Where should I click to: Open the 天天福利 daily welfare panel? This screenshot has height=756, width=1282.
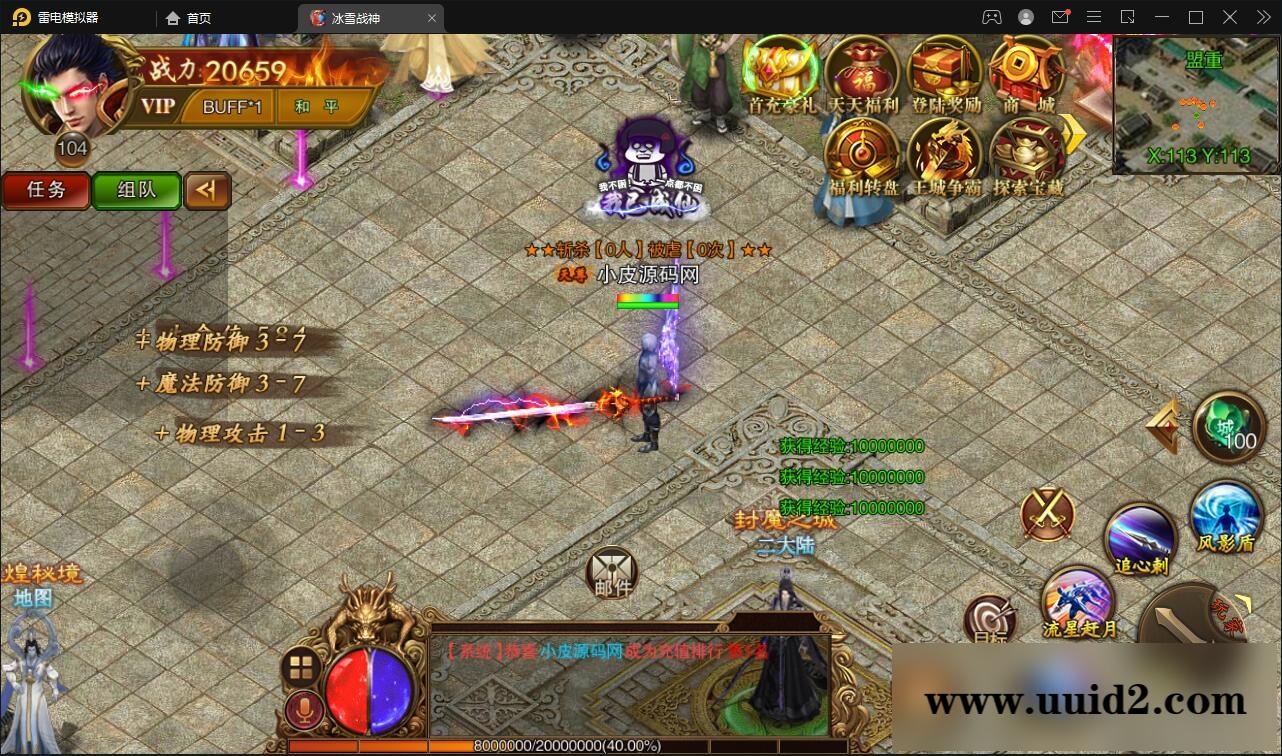pos(863,75)
